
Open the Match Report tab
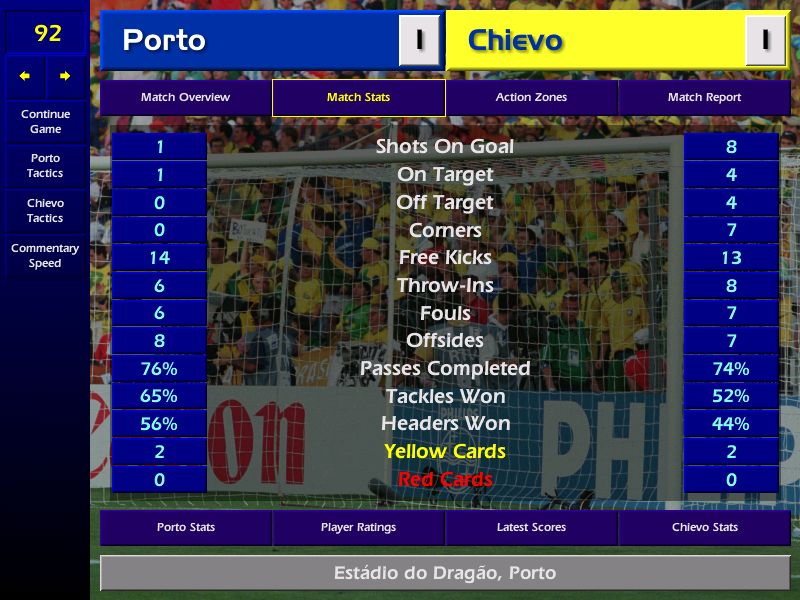tap(704, 98)
